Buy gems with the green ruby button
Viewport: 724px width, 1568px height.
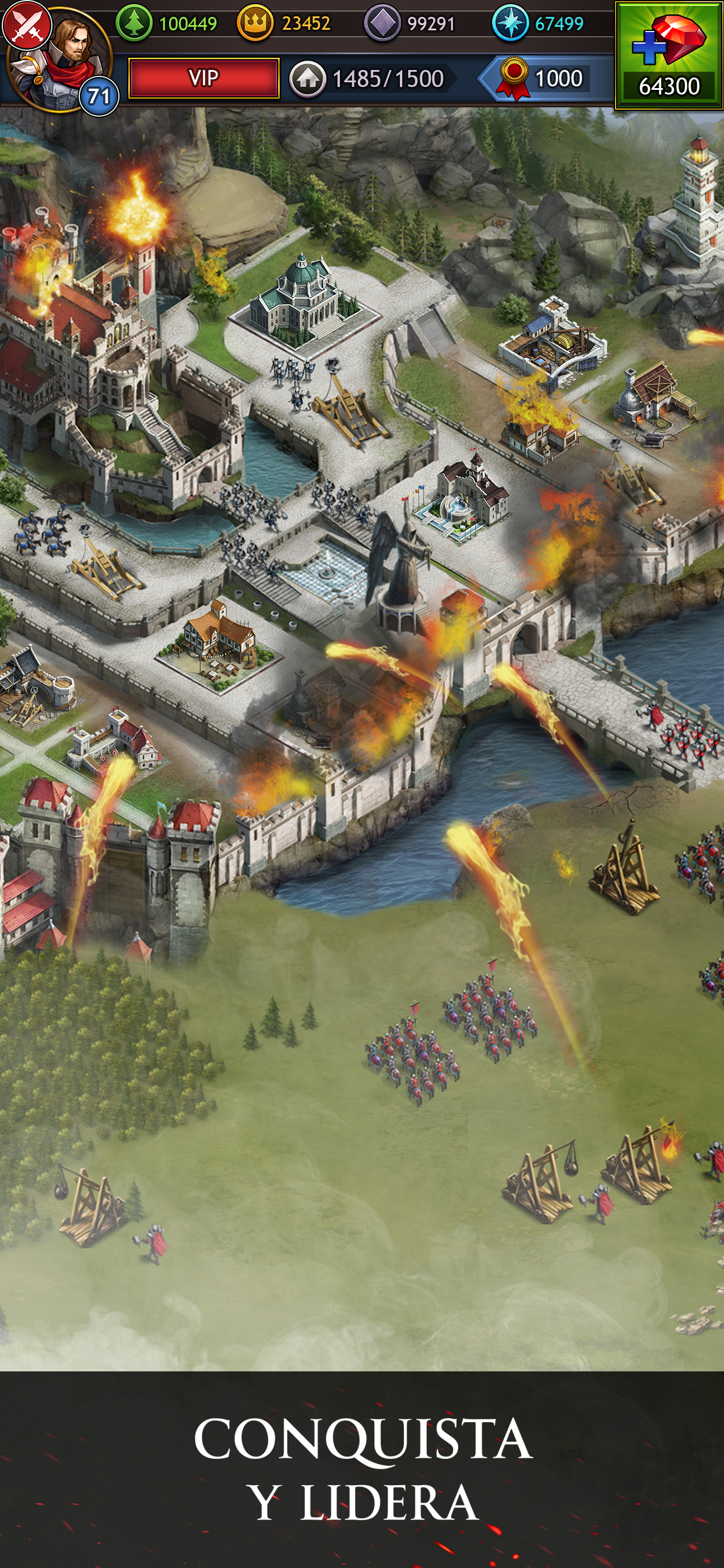pos(669,55)
